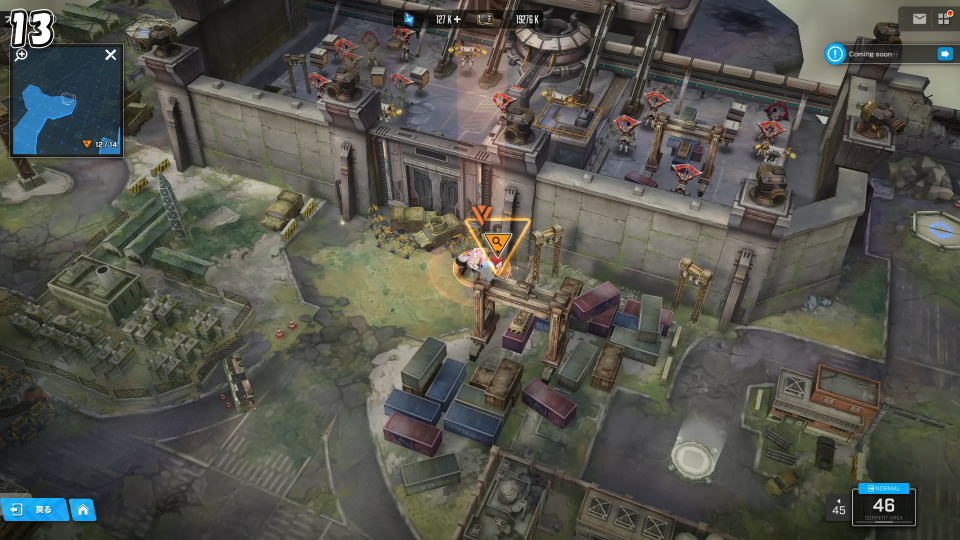960x540 pixels.
Task: Close the minimap panel
Action: 111,55
